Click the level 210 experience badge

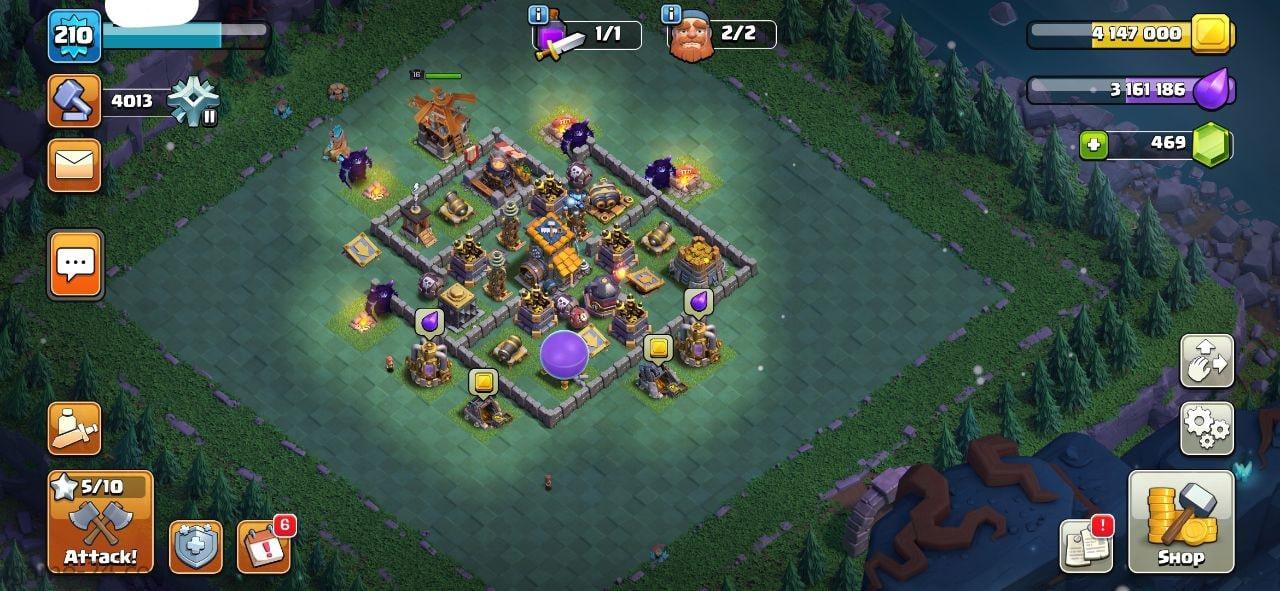[74, 36]
